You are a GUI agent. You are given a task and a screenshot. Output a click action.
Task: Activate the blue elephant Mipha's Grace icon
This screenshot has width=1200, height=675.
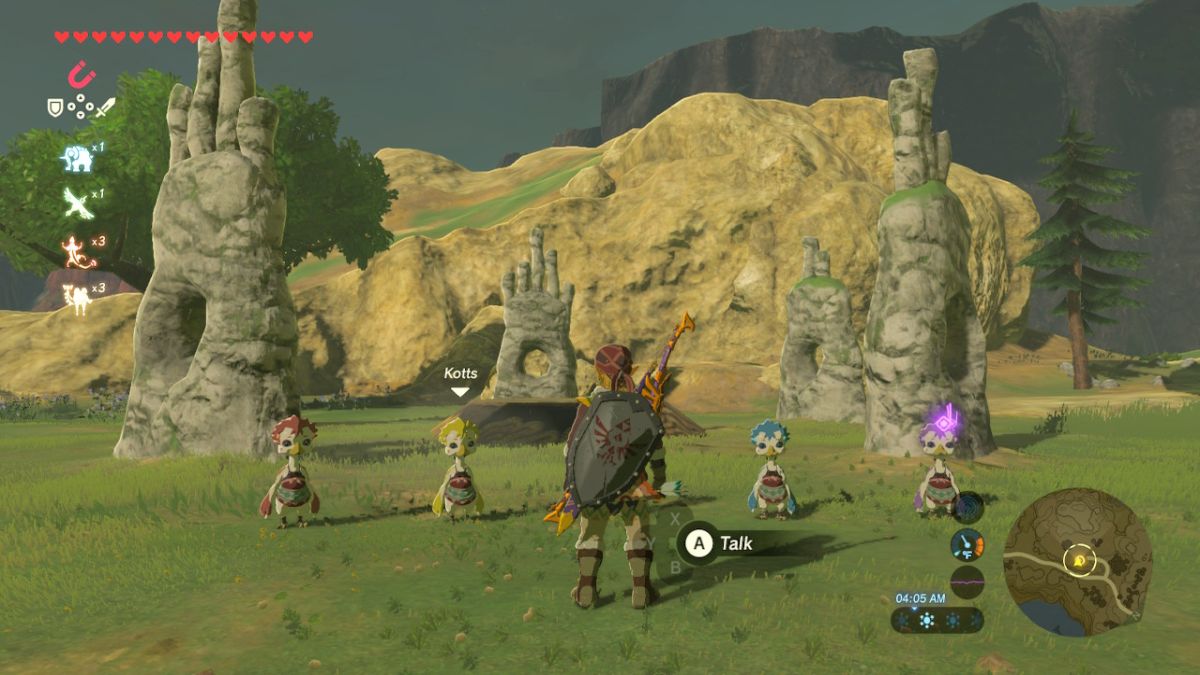[77, 157]
